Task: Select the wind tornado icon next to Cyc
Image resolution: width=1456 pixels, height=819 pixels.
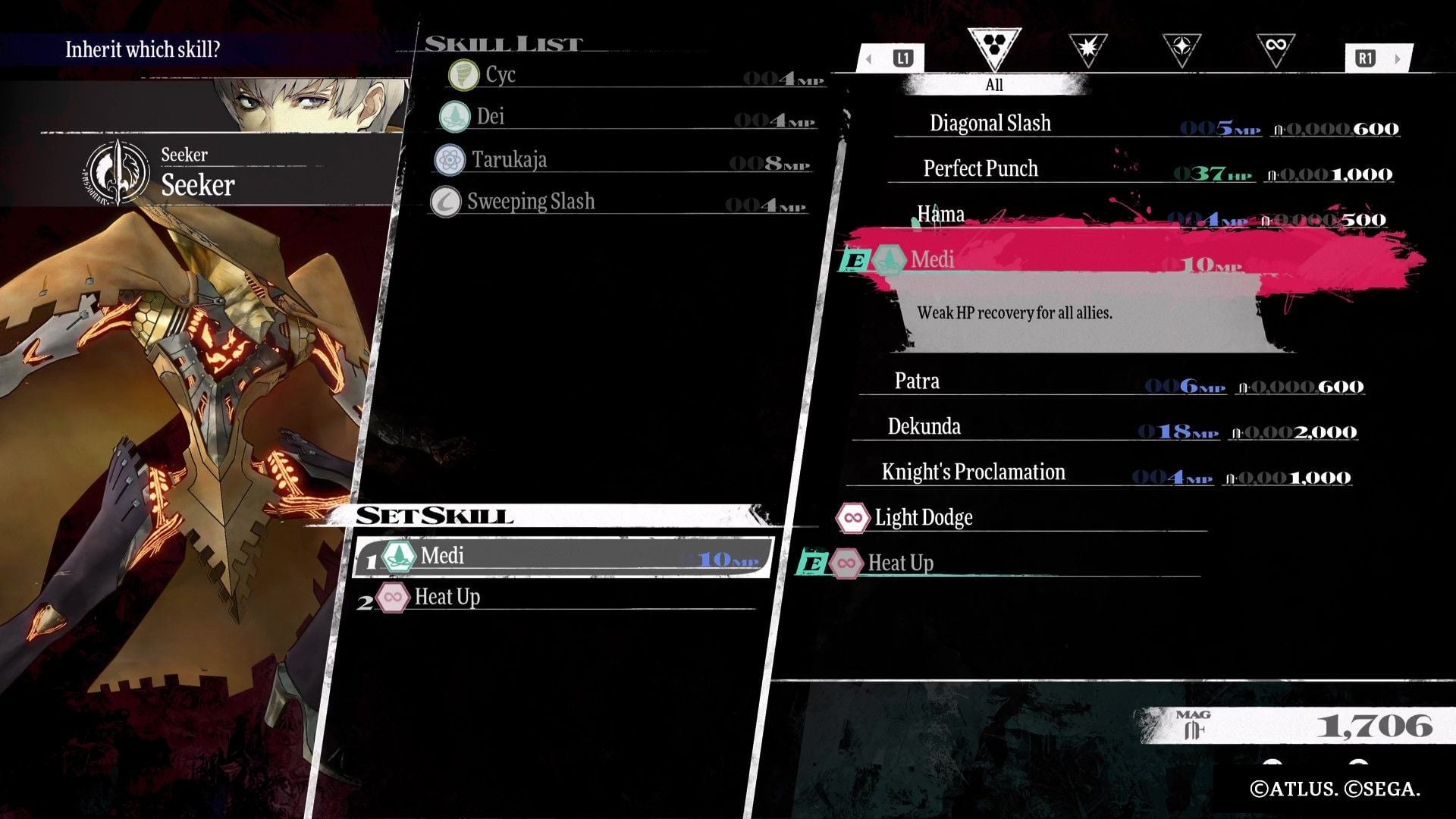Action: click(463, 75)
